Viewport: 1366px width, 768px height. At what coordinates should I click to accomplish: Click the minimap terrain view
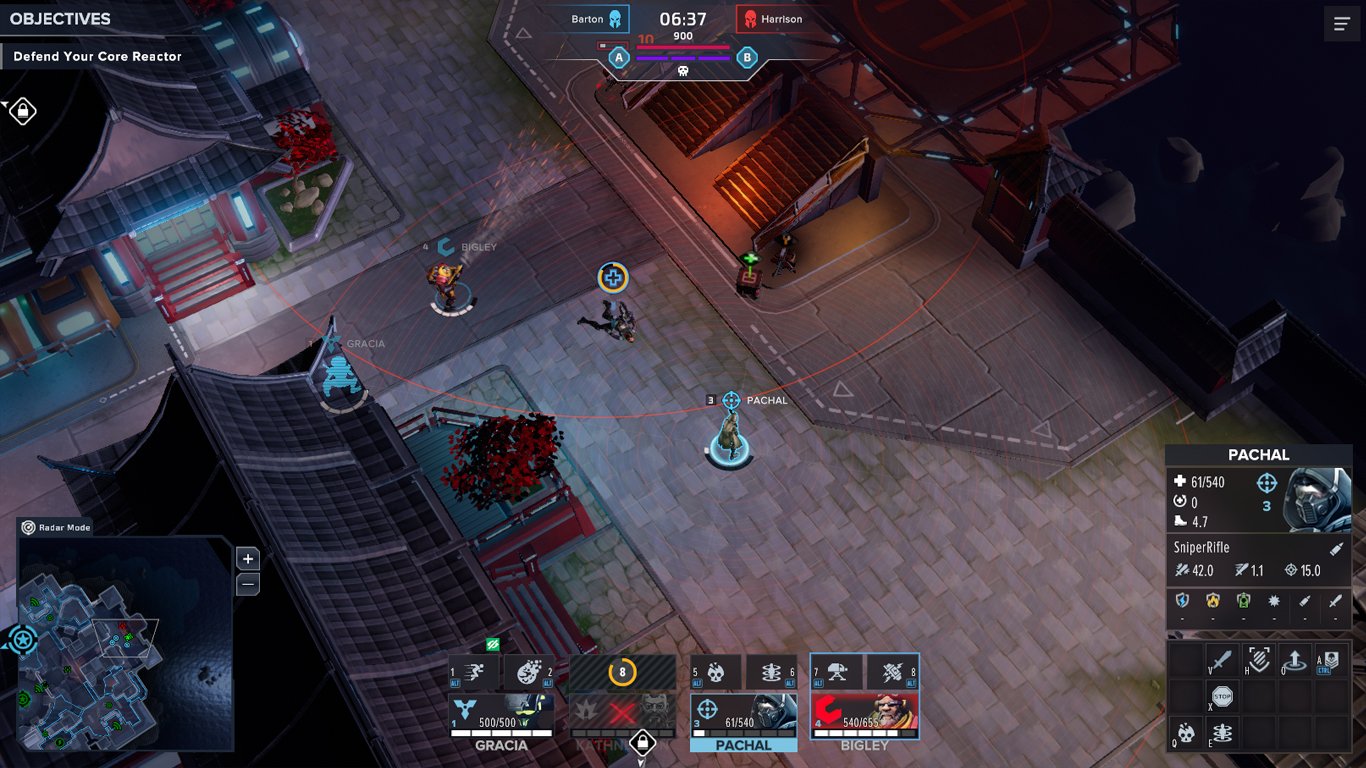(125, 645)
